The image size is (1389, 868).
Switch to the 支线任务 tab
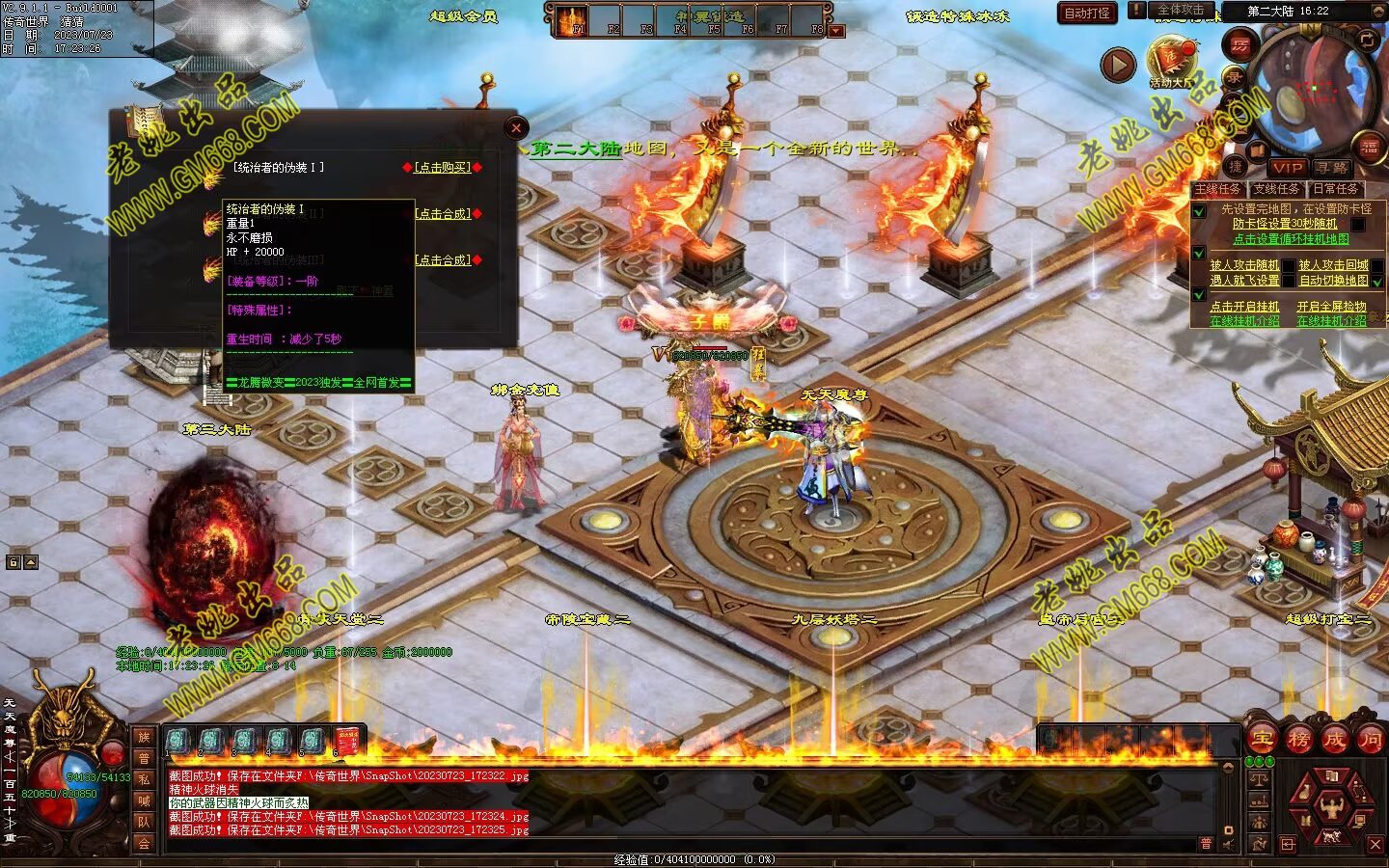tap(1276, 189)
